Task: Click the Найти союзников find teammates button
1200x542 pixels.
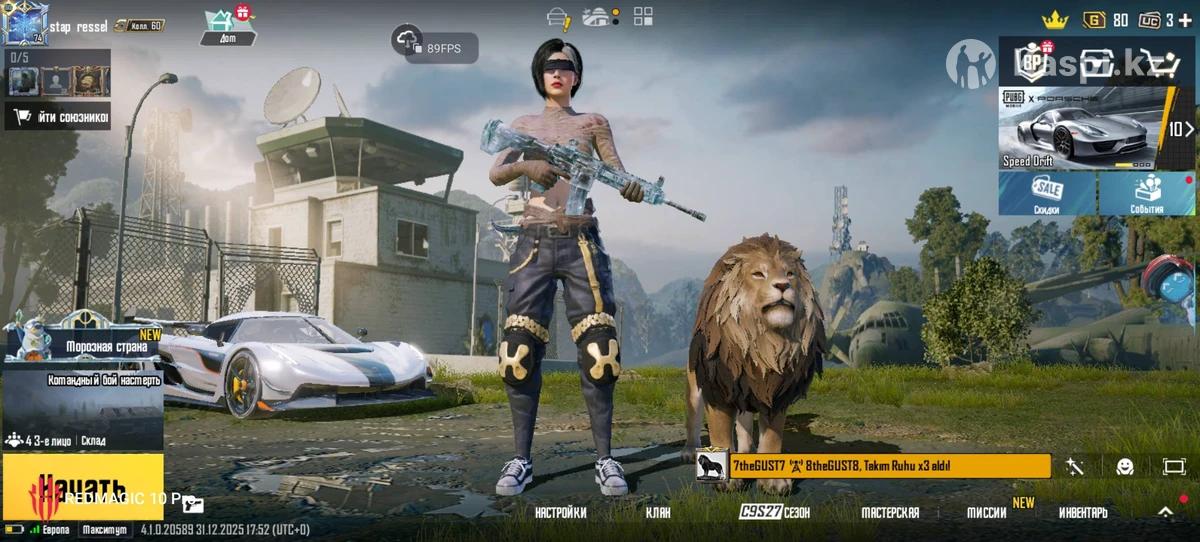Action: (x=58, y=117)
